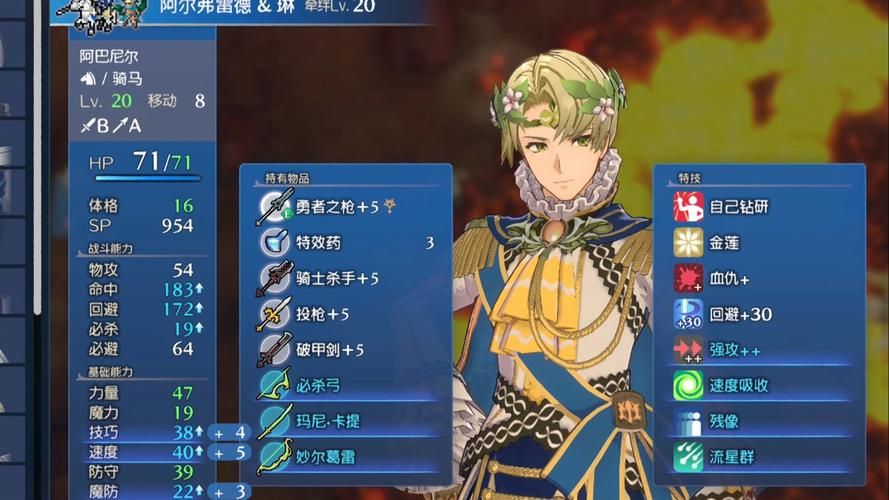Highlight the 速度 stat row
The image size is (889, 500).
(x=140, y=452)
